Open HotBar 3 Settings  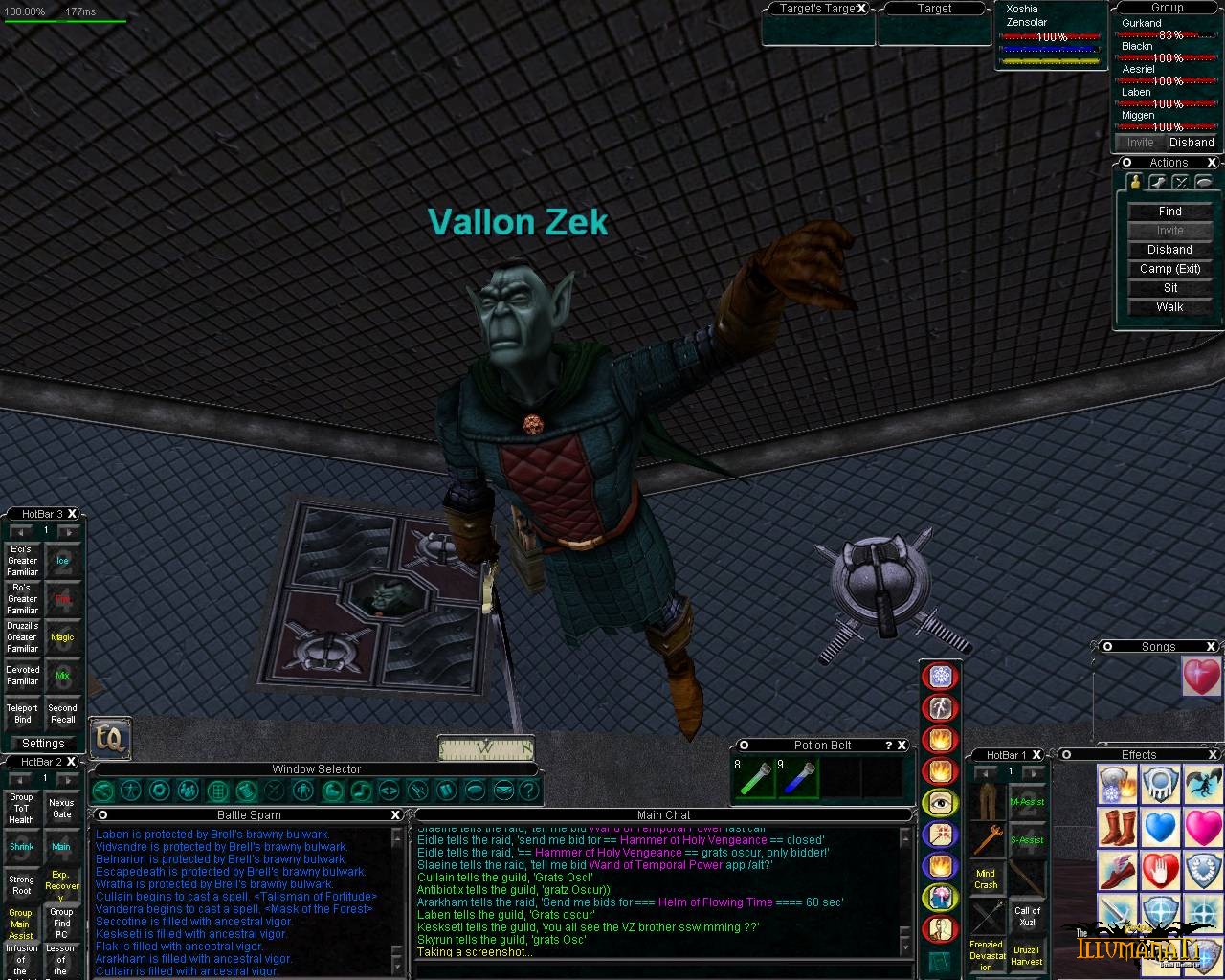[x=43, y=744]
